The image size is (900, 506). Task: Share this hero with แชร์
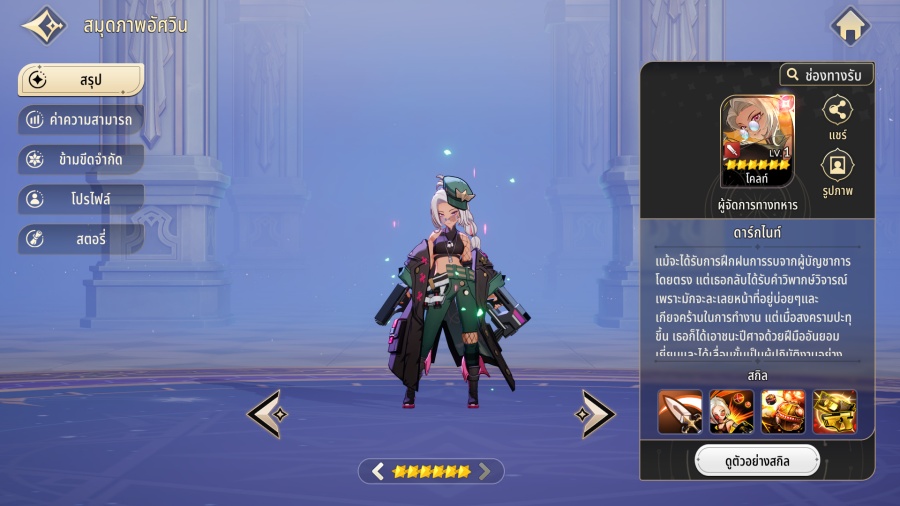(x=837, y=118)
